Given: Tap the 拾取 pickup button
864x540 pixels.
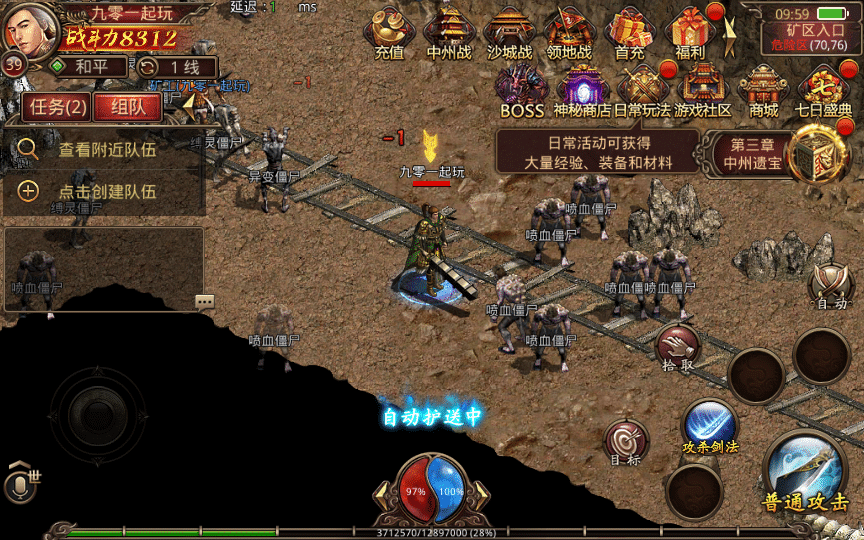Looking at the screenshot, I should click(x=678, y=346).
